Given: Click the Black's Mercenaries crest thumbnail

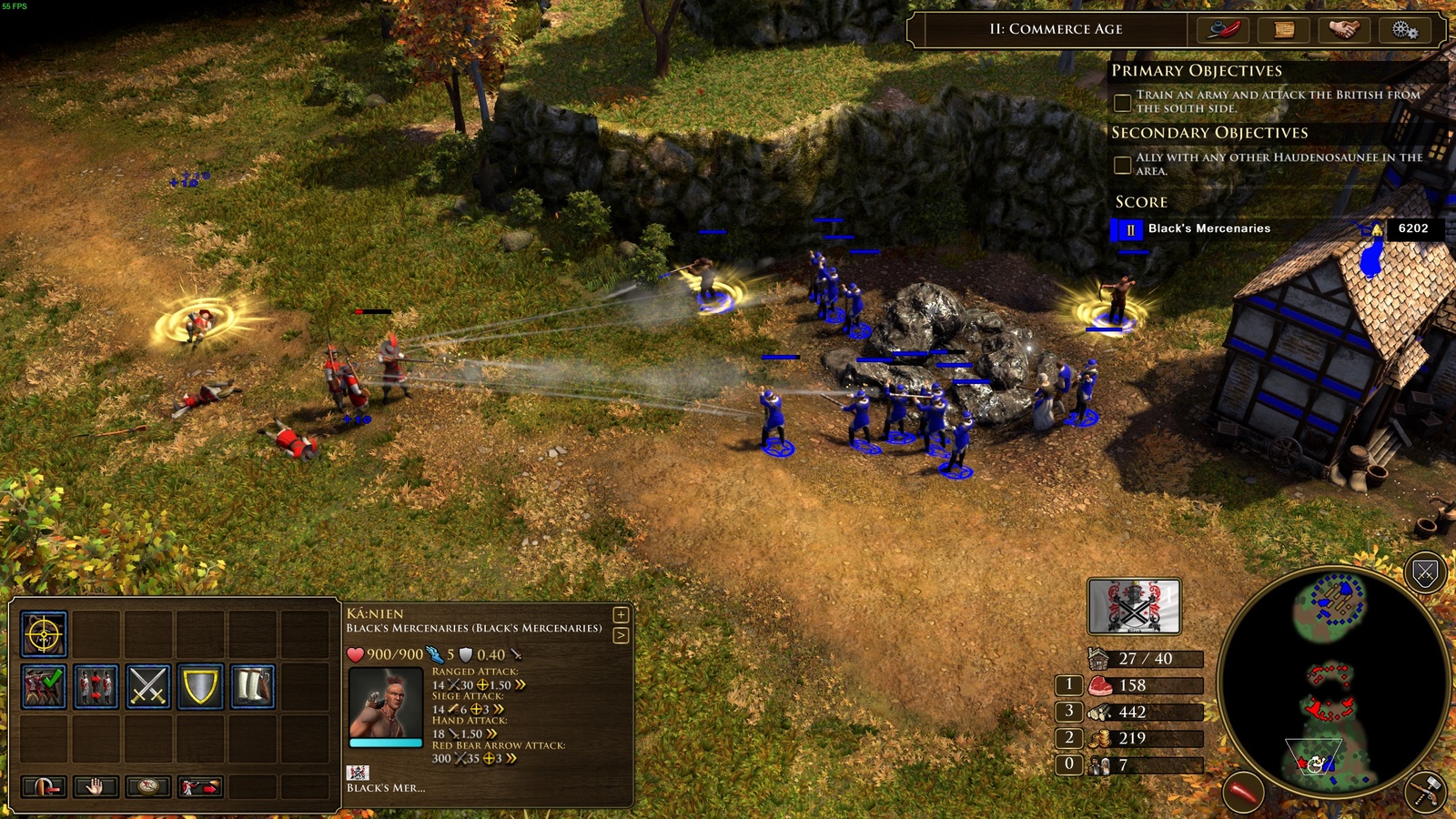Looking at the screenshot, I should pyautogui.click(x=358, y=773).
